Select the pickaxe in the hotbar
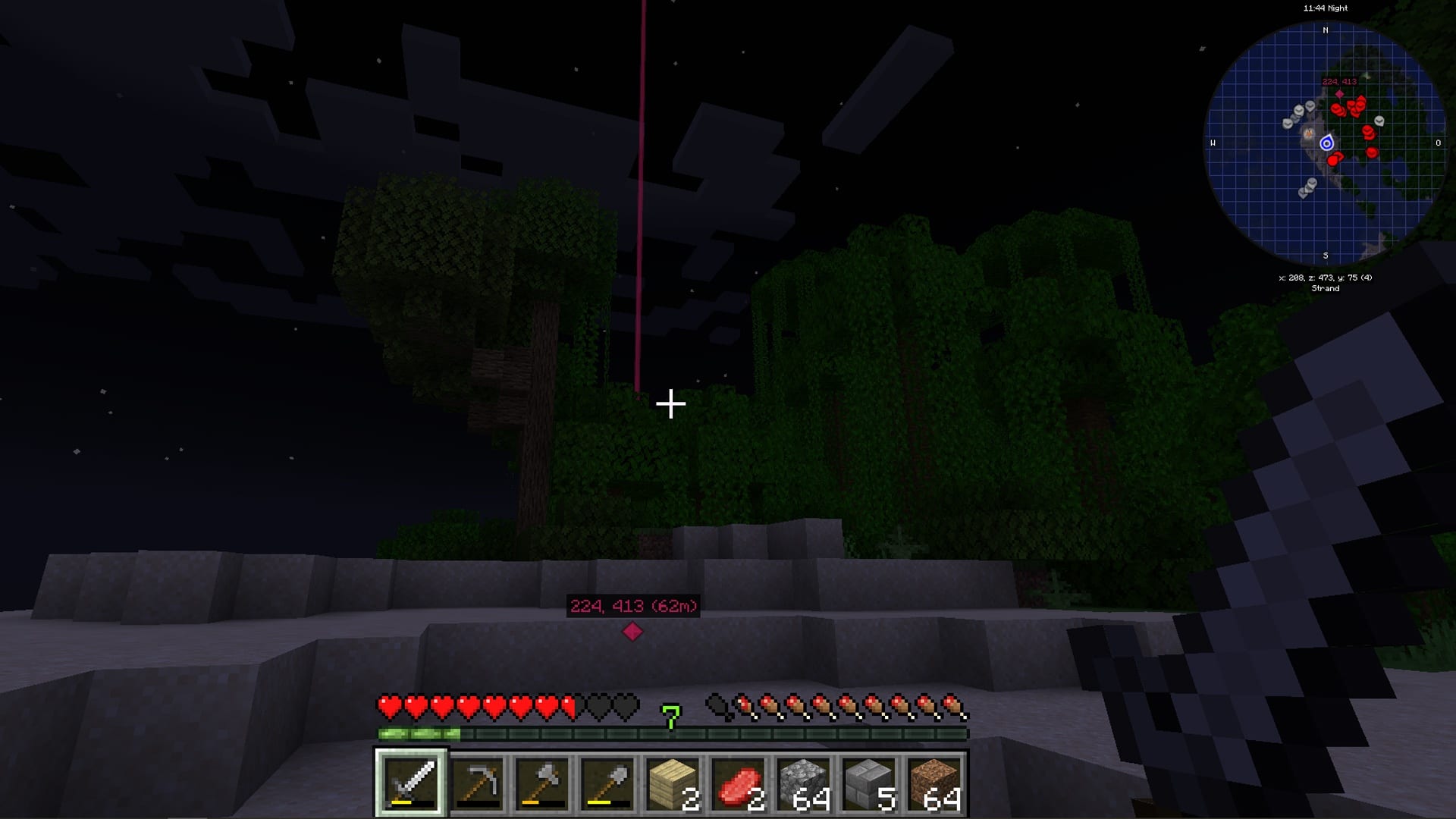Screen dimensions: 1456x819 pos(477,783)
